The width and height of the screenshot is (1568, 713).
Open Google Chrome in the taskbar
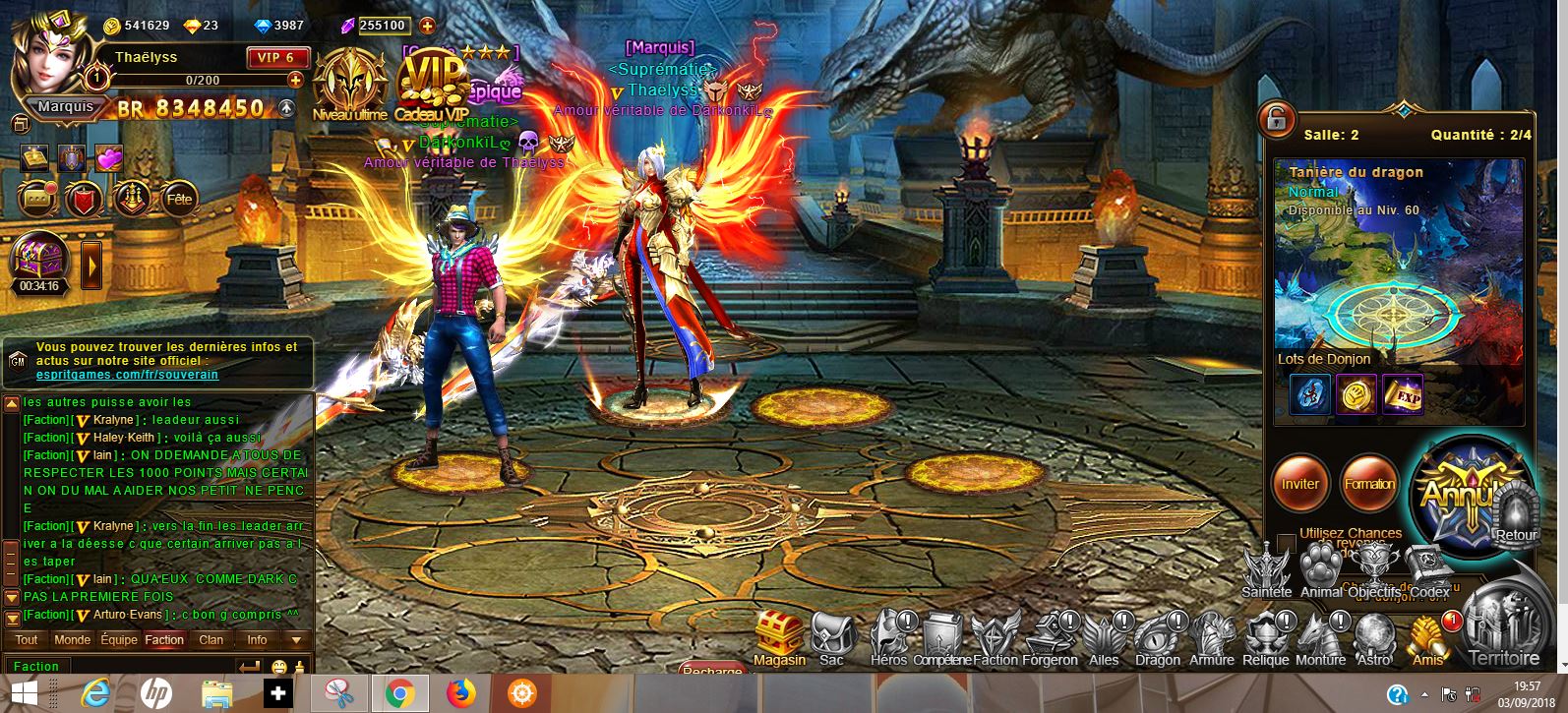398,694
